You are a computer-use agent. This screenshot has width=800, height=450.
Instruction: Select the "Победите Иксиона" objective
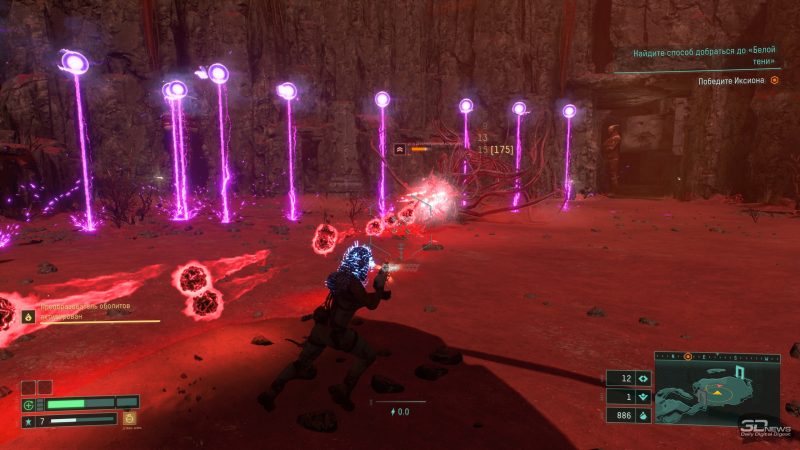733,81
